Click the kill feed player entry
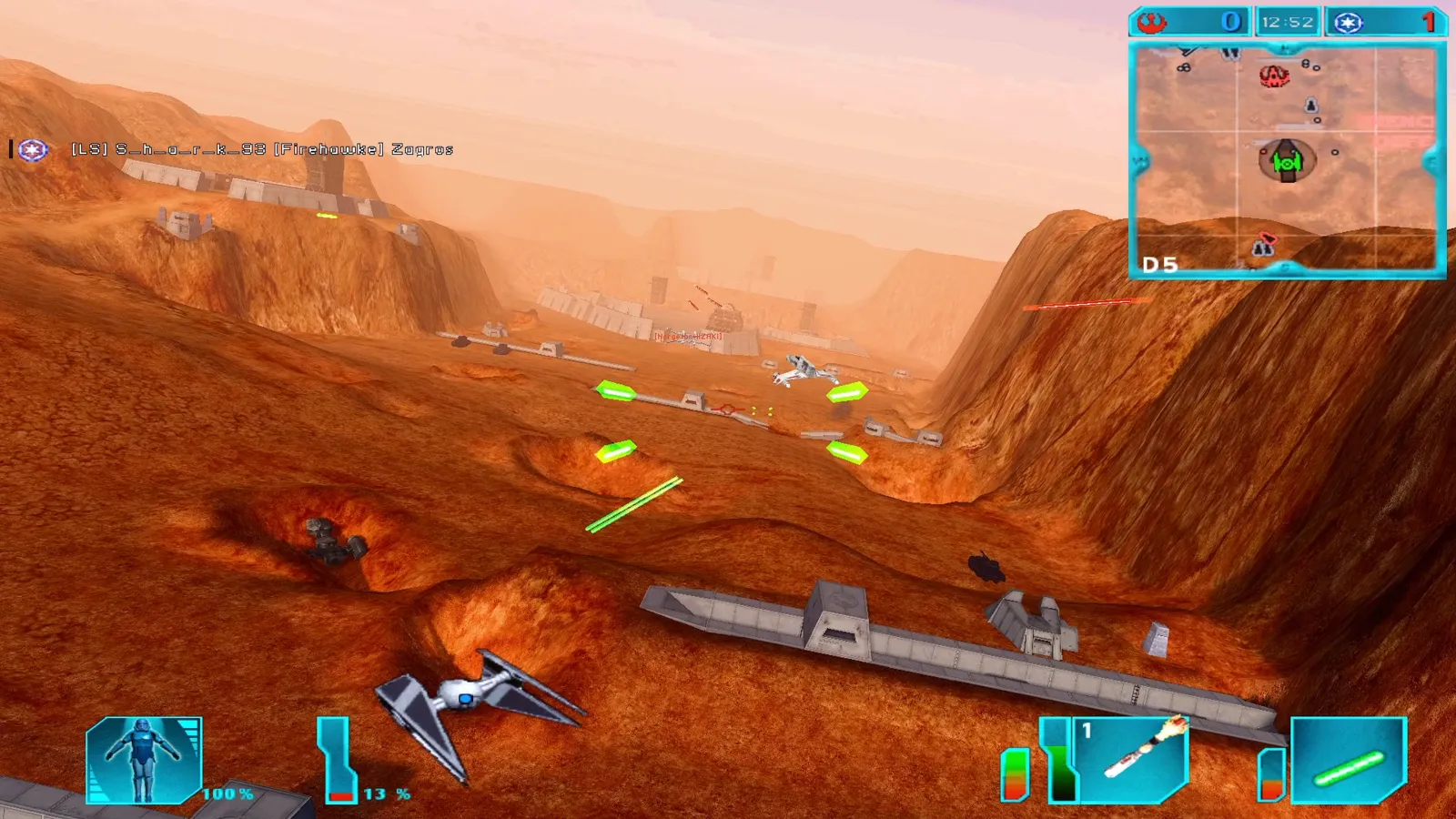 tap(262, 149)
